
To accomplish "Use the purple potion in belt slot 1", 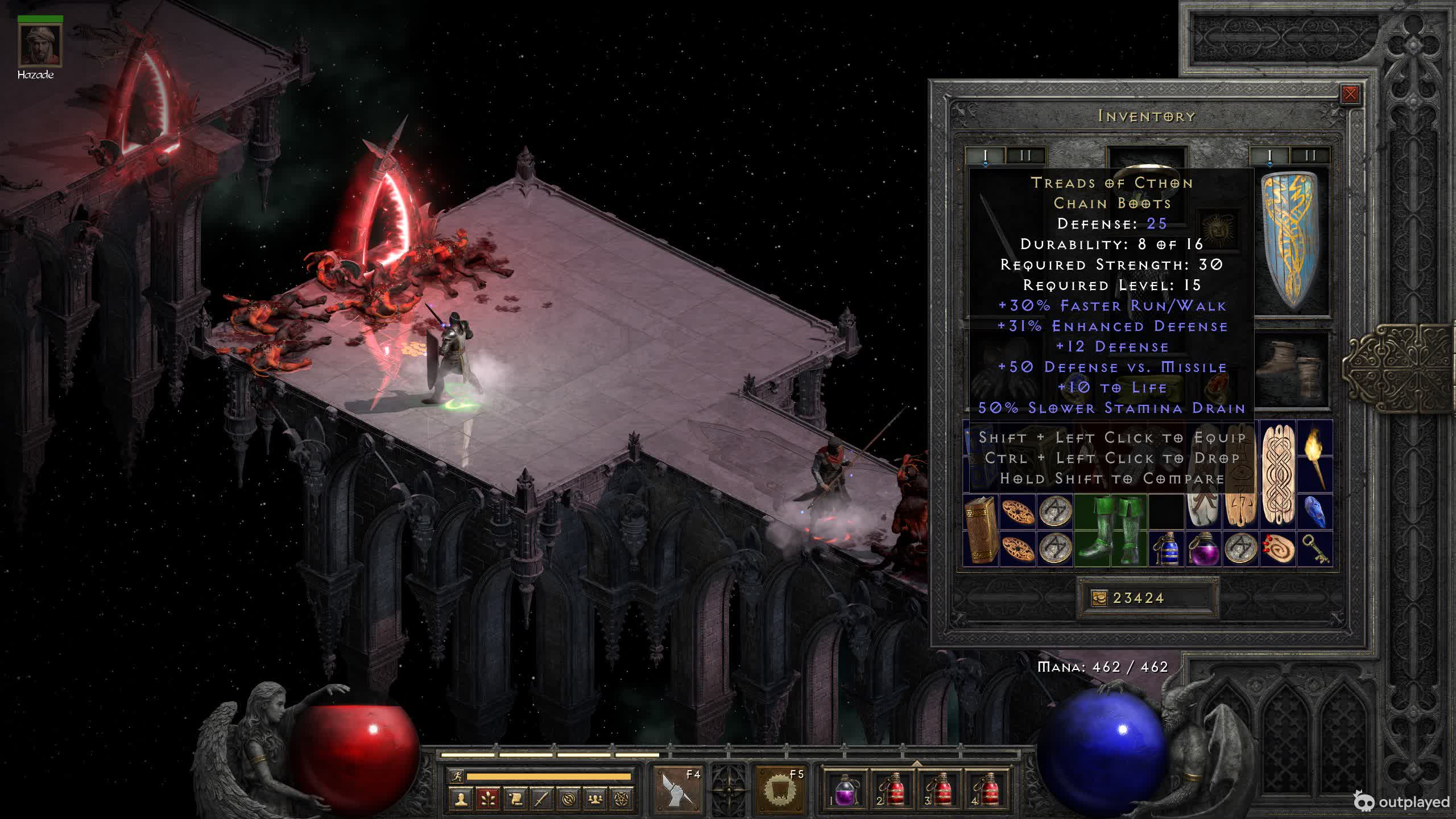I will pyautogui.click(x=845, y=790).
